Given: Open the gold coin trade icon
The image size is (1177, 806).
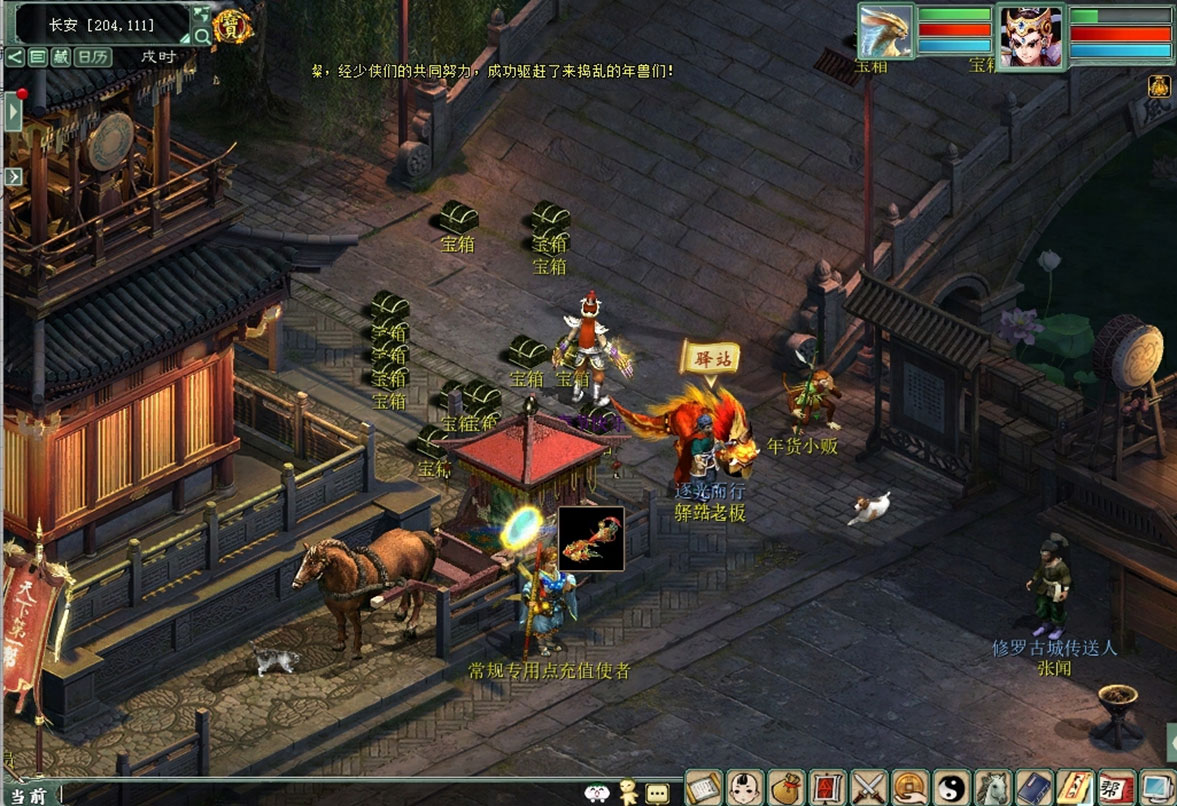Looking at the screenshot, I should (910, 788).
